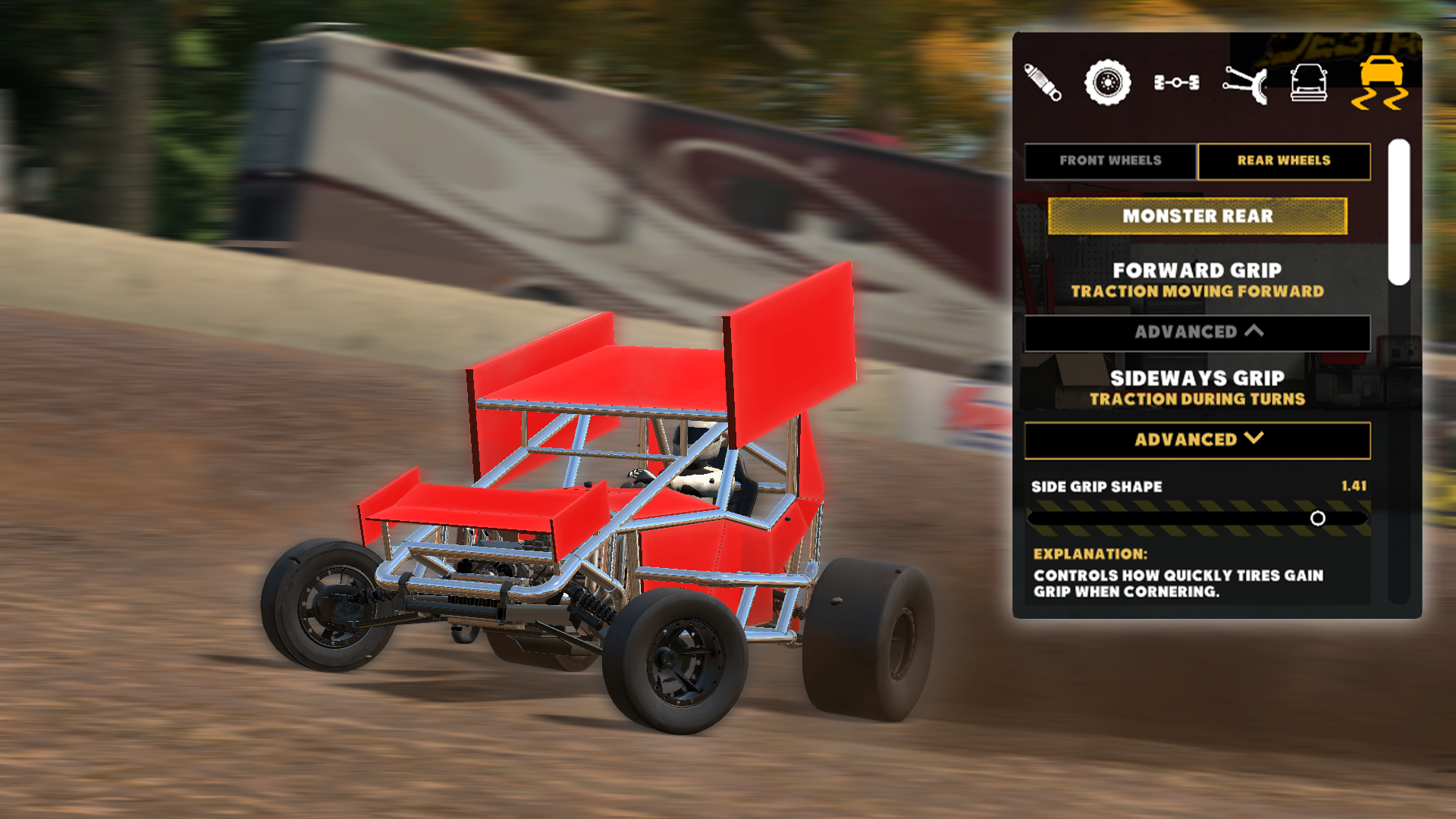Expand Advanced options under Sideways Grip
This screenshot has width=1456, height=819.
pyautogui.click(x=1197, y=438)
